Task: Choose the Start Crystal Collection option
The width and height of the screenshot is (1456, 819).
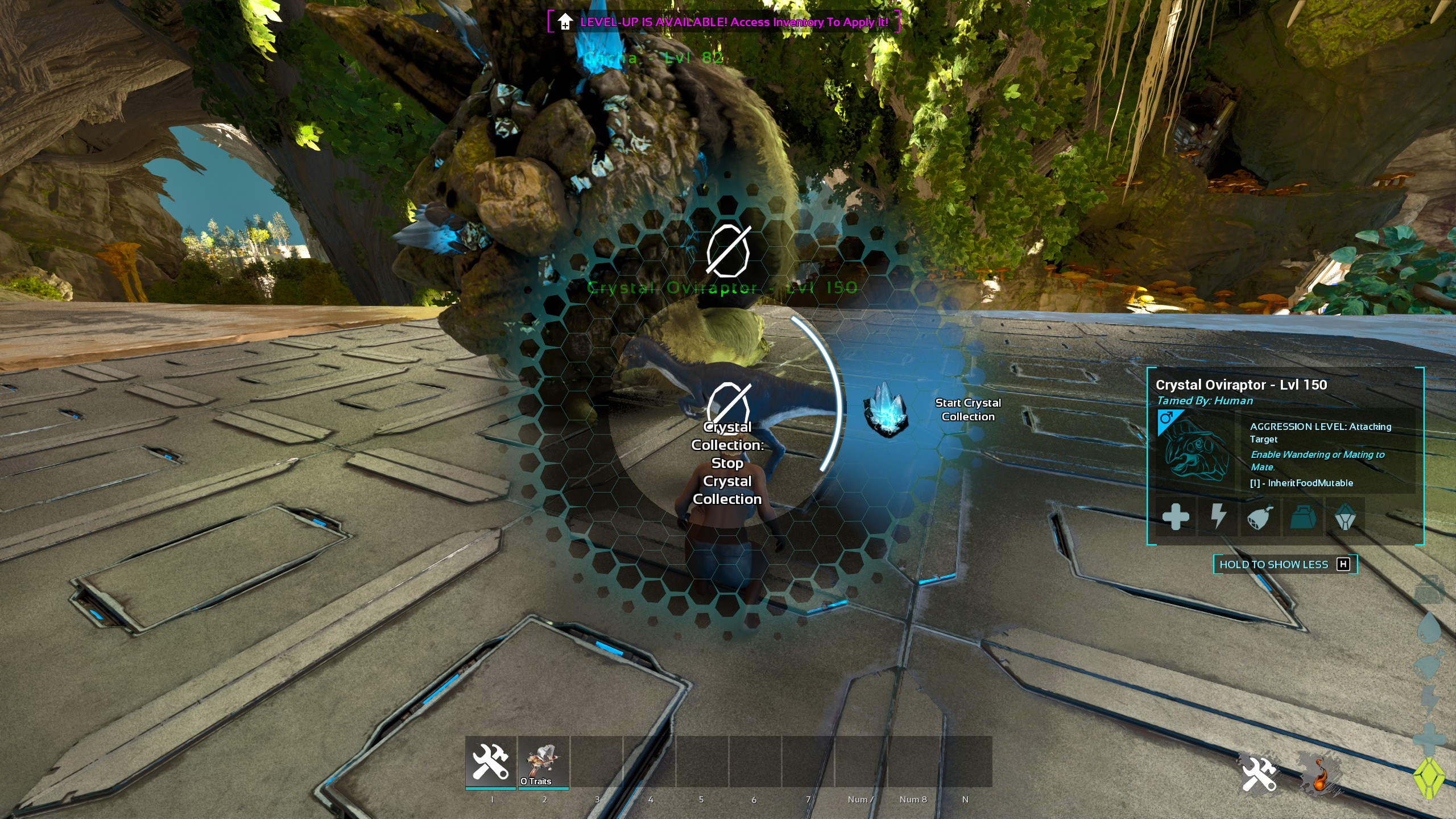Action: (x=967, y=409)
